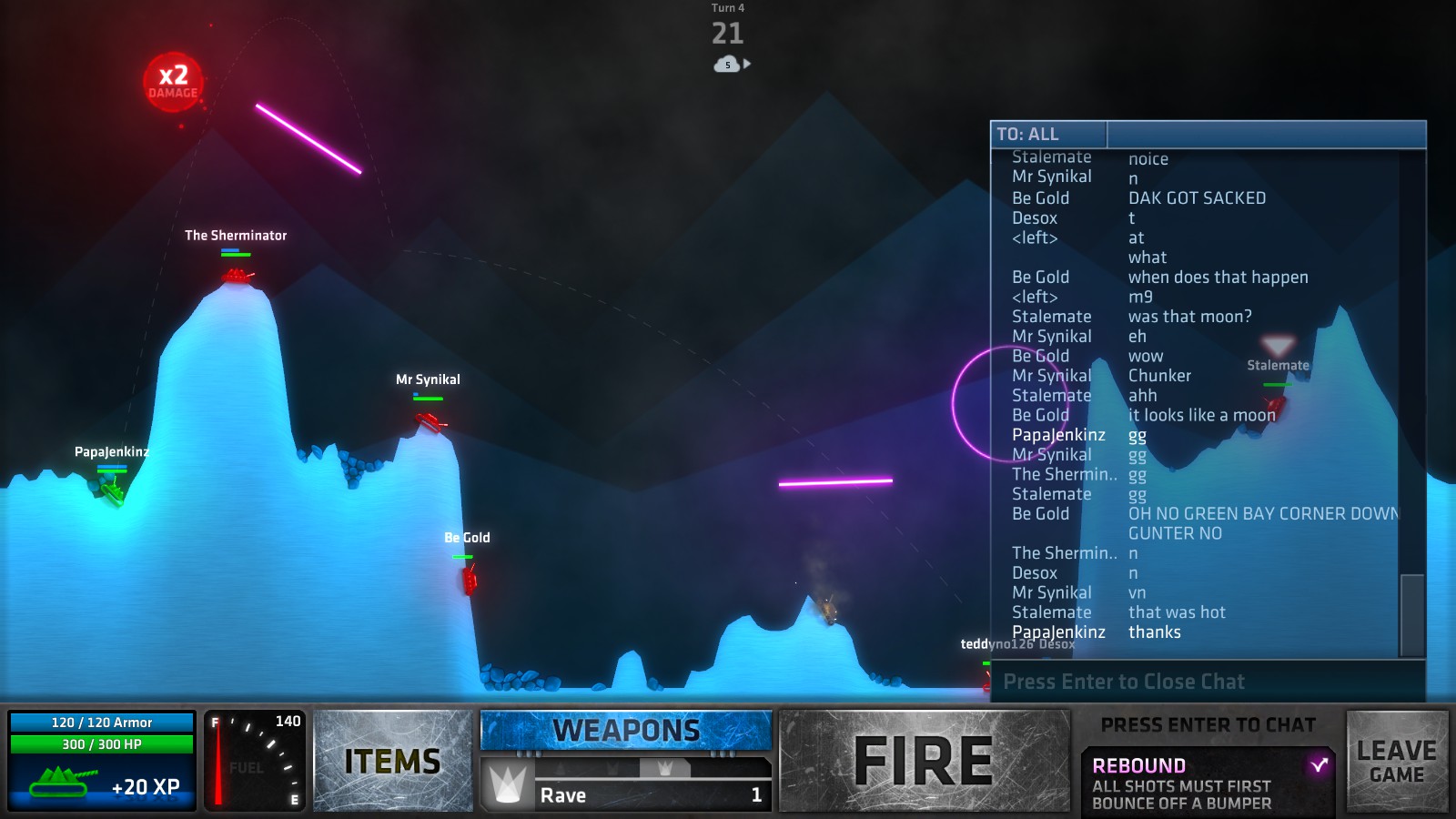
Task: Select the Rave weapon crown icon
Action: click(506, 784)
